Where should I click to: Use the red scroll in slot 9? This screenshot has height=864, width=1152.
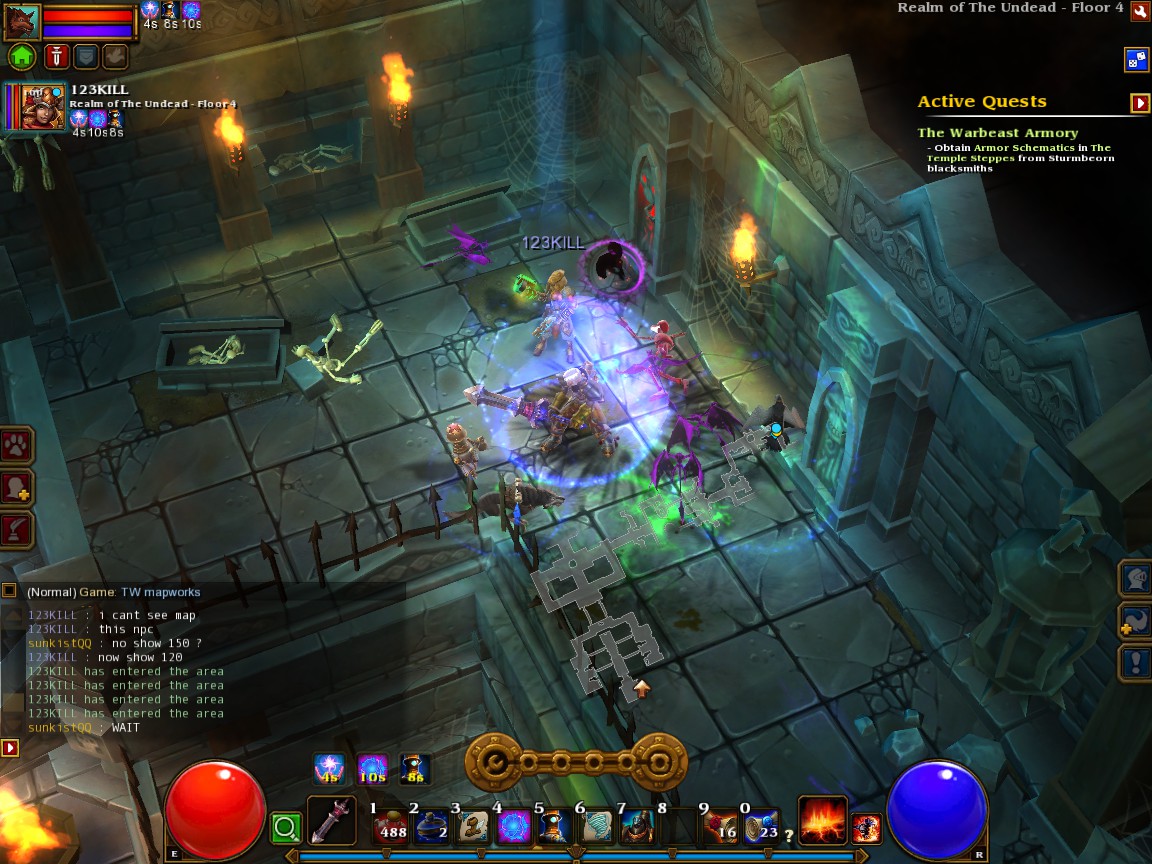pos(719,826)
